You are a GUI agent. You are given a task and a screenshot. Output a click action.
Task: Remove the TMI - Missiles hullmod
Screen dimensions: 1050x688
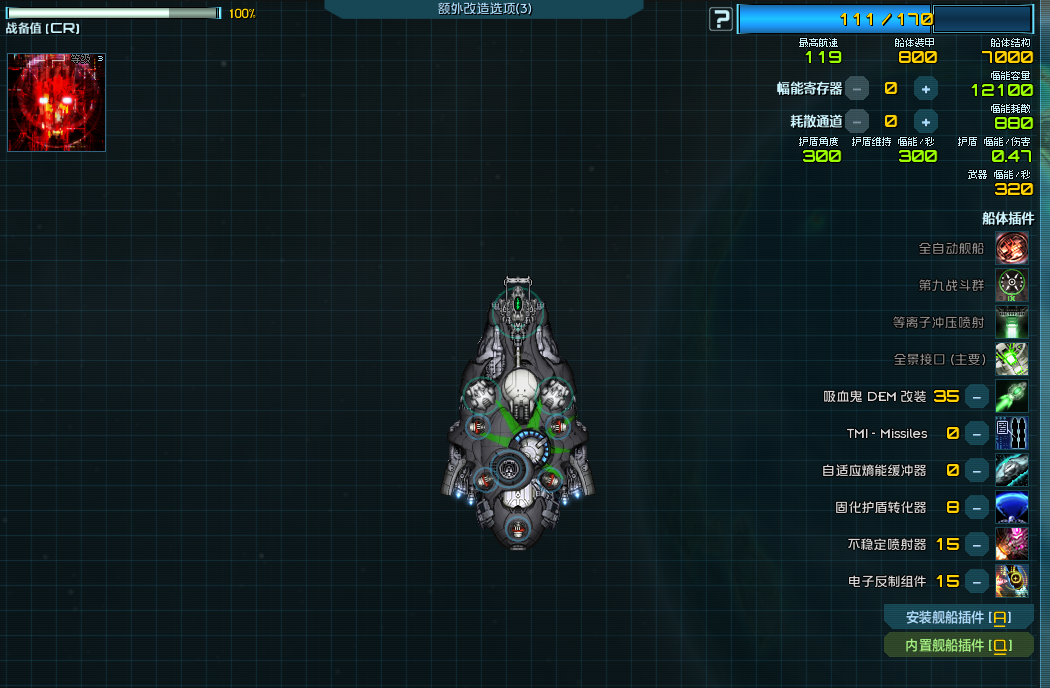coord(977,433)
